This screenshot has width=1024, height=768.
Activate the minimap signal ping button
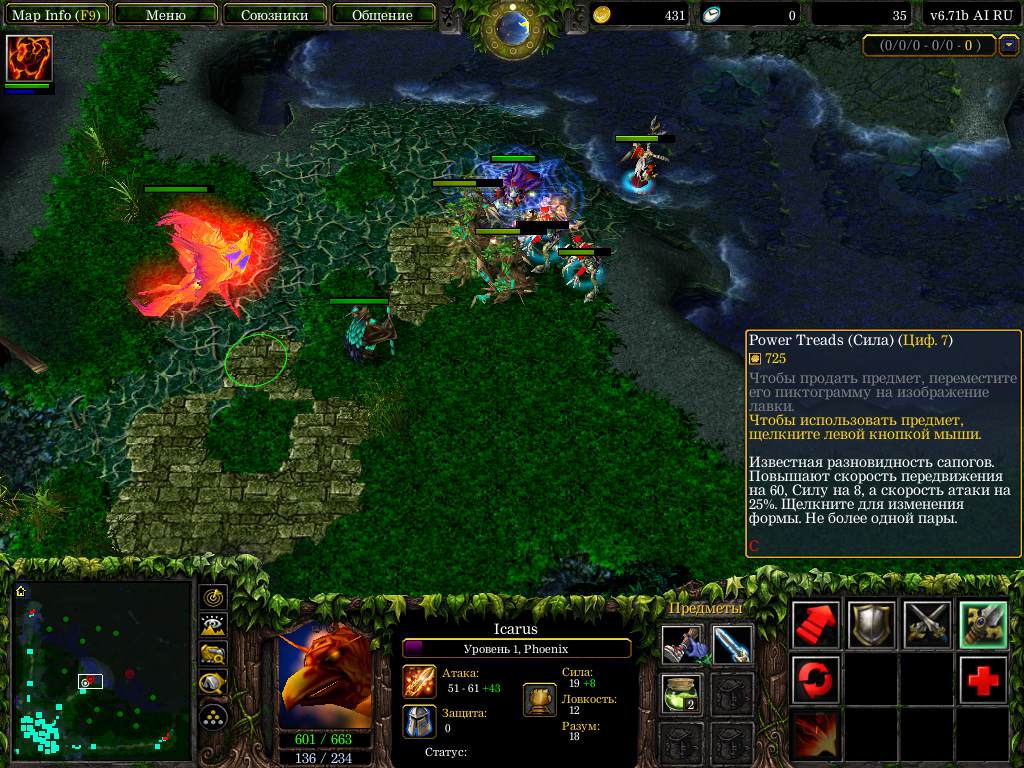213,598
